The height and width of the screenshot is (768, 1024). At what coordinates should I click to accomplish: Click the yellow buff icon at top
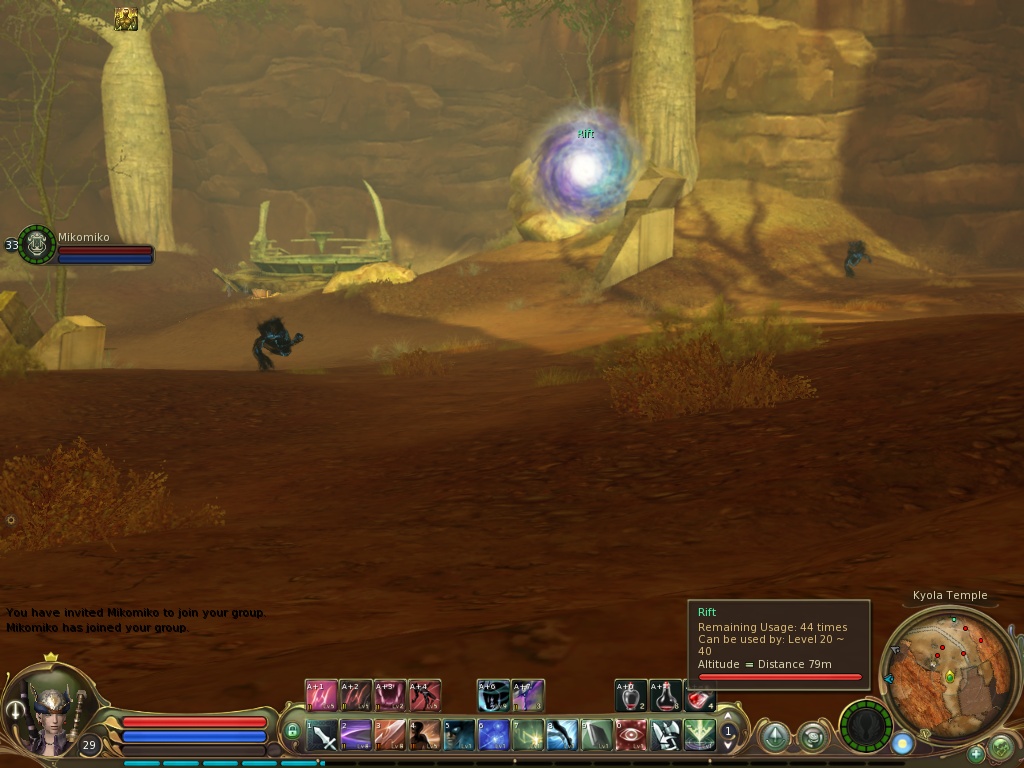click(126, 19)
